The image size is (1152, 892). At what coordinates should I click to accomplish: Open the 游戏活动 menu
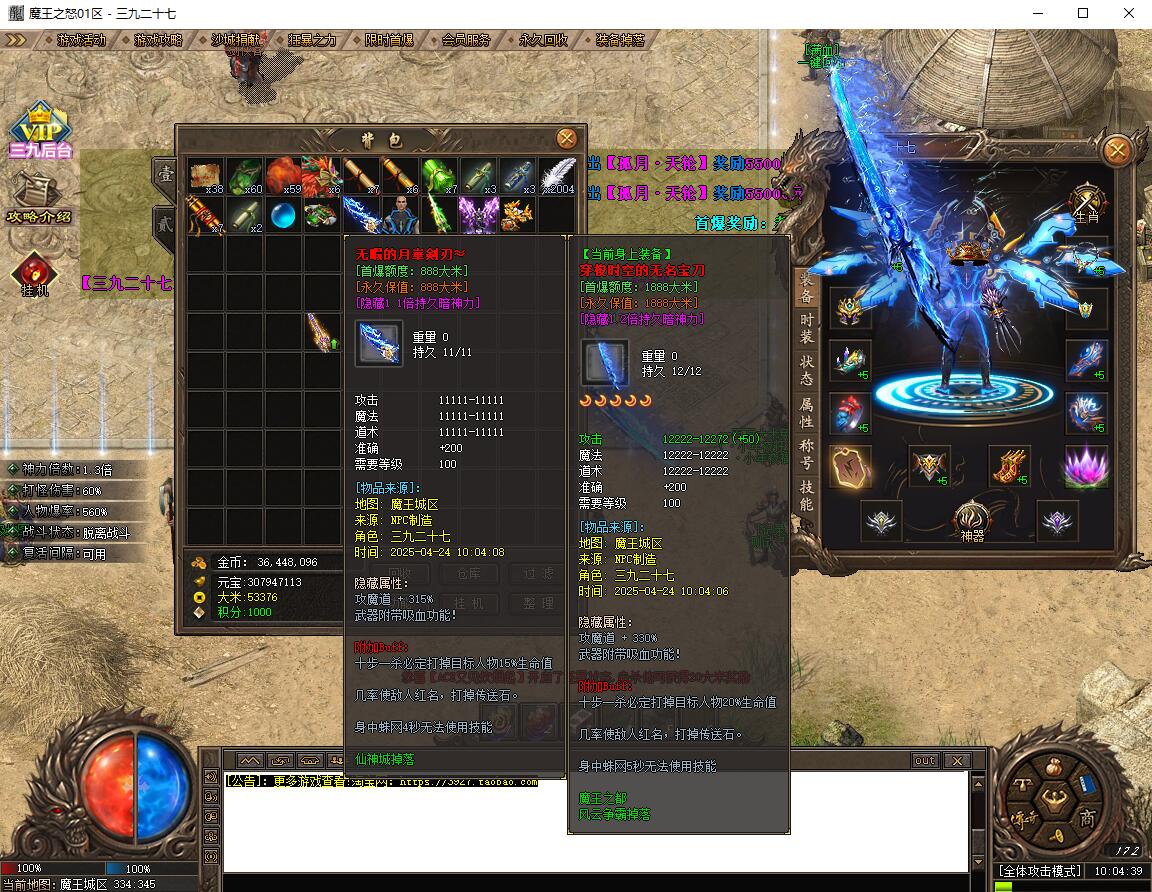82,40
